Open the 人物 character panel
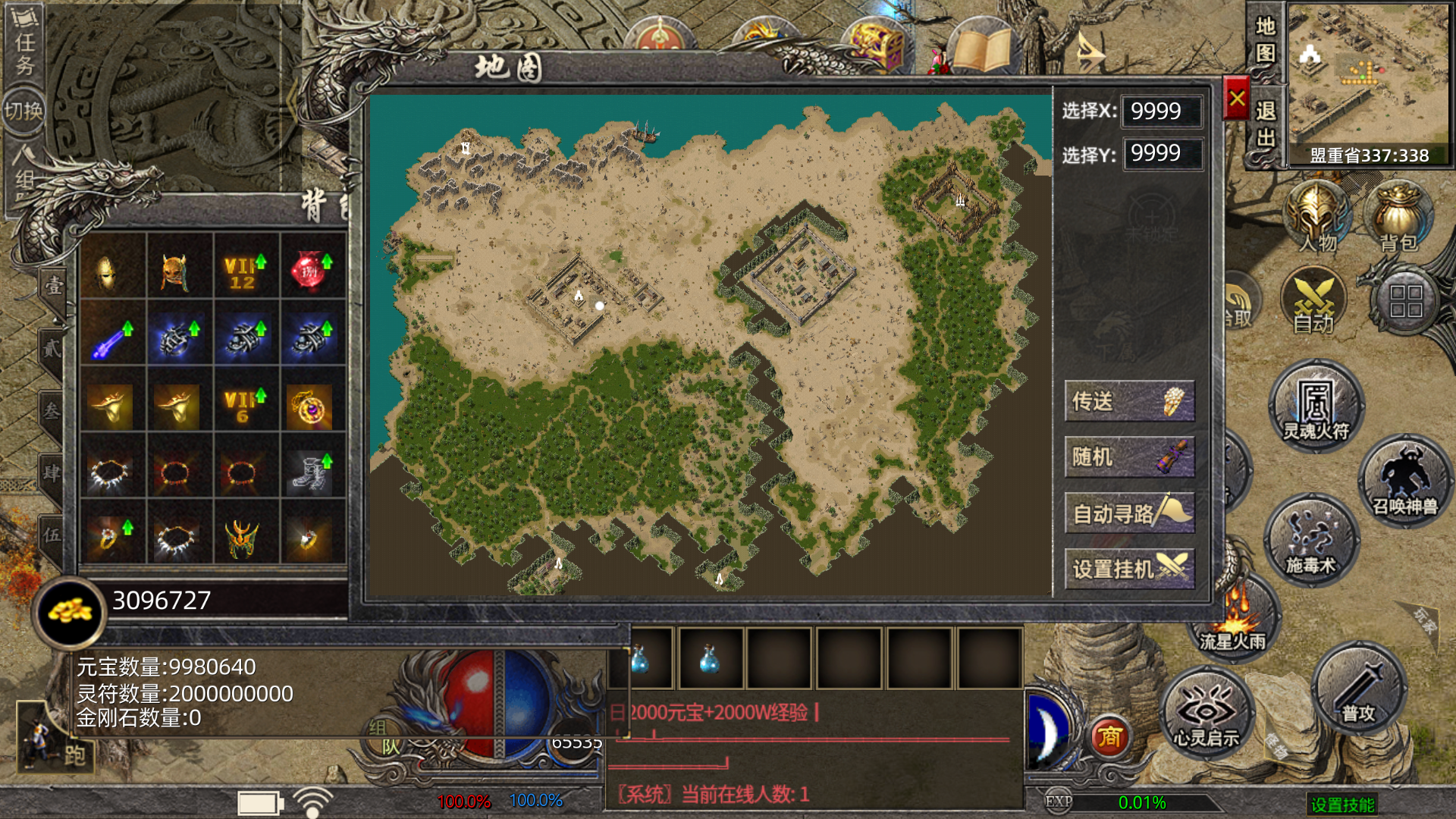The height and width of the screenshot is (819, 1456). tap(1318, 218)
